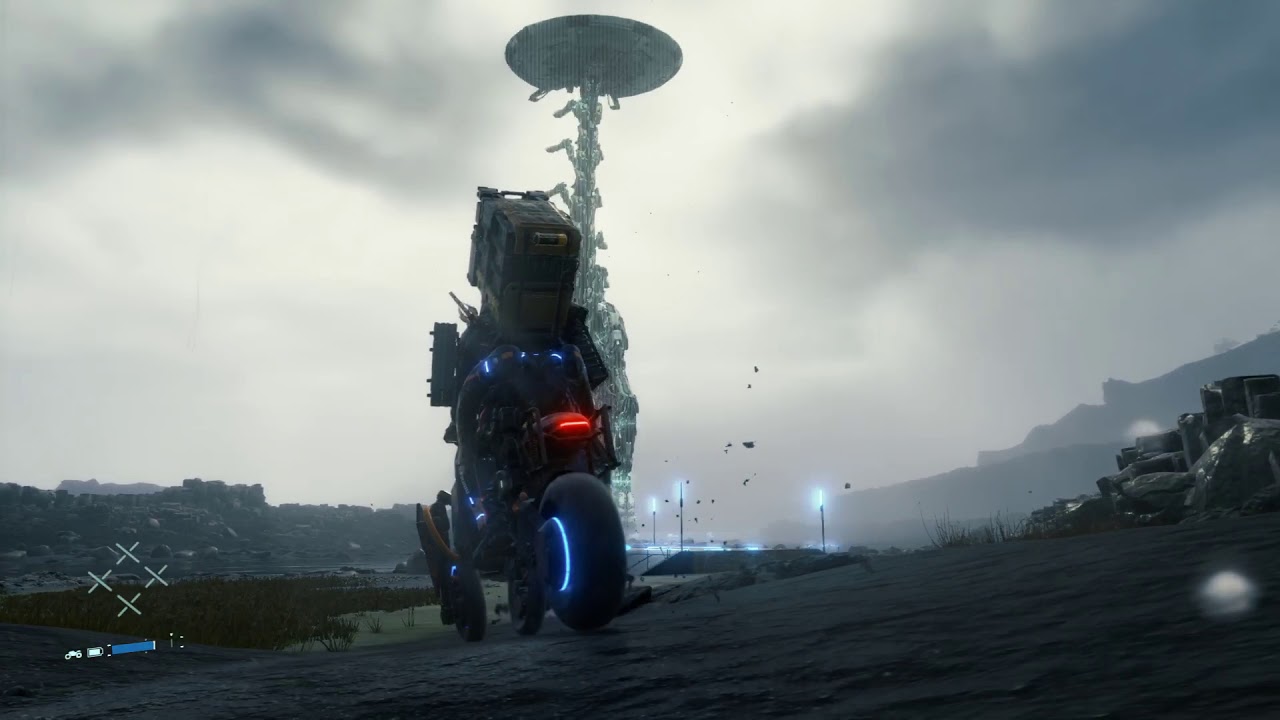Click the topmost X timefall marker
Viewport: 1280px width, 720px height.
(x=128, y=552)
